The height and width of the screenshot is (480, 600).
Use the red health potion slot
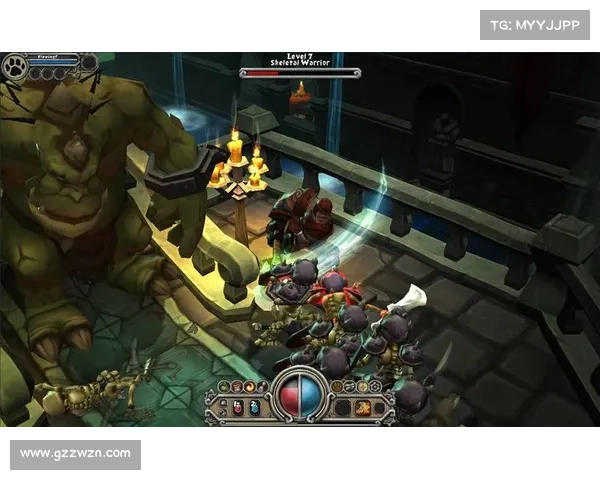pyautogui.click(x=238, y=407)
